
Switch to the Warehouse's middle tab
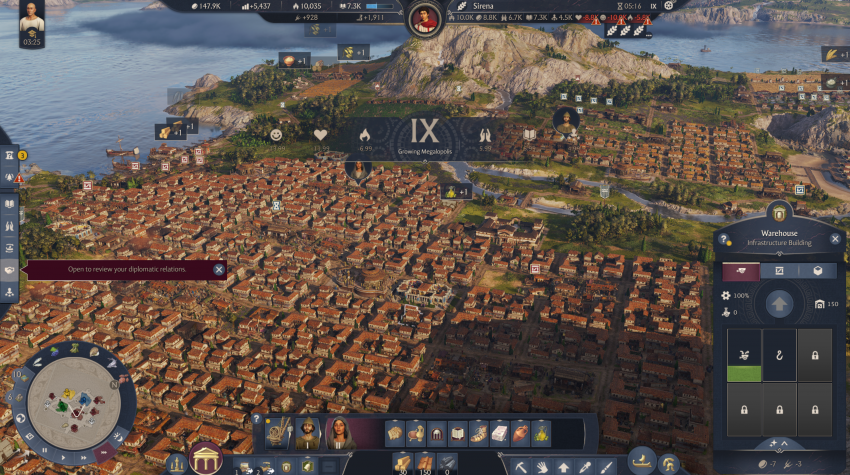point(779,271)
